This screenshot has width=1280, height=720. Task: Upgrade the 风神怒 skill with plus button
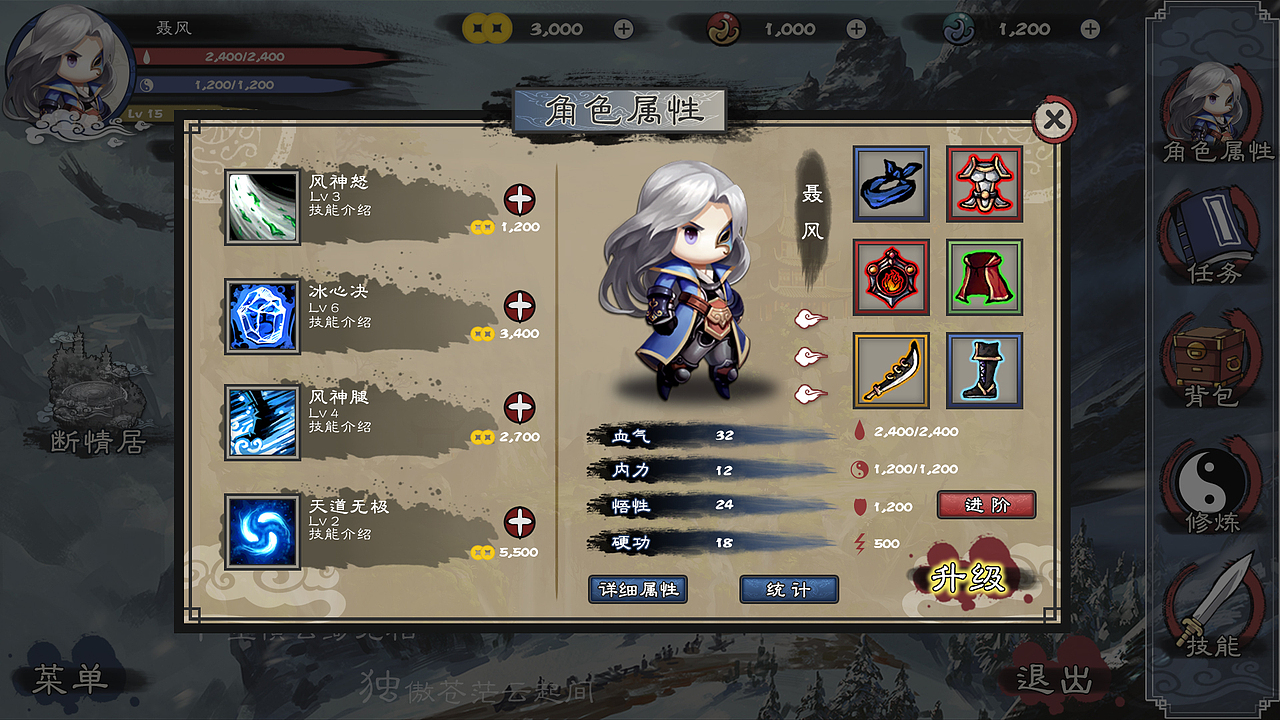coord(519,200)
